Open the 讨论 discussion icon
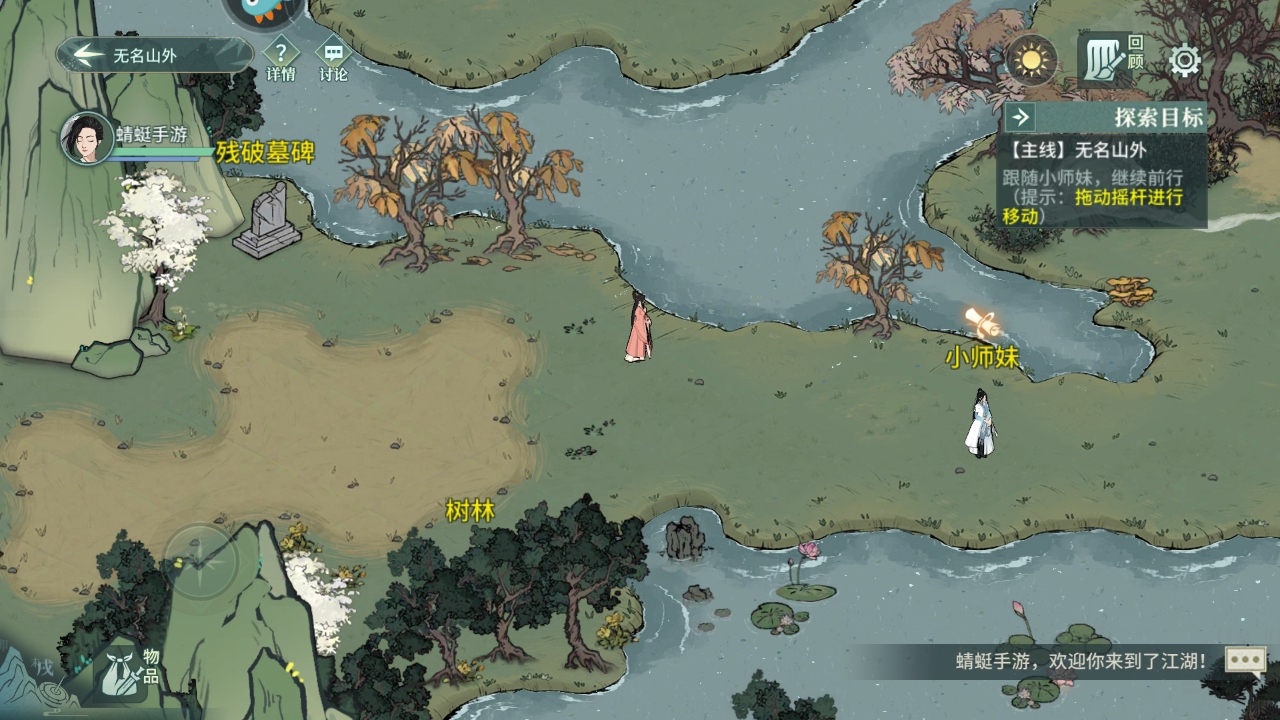Viewport: 1280px width, 720px height. point(333,53)
